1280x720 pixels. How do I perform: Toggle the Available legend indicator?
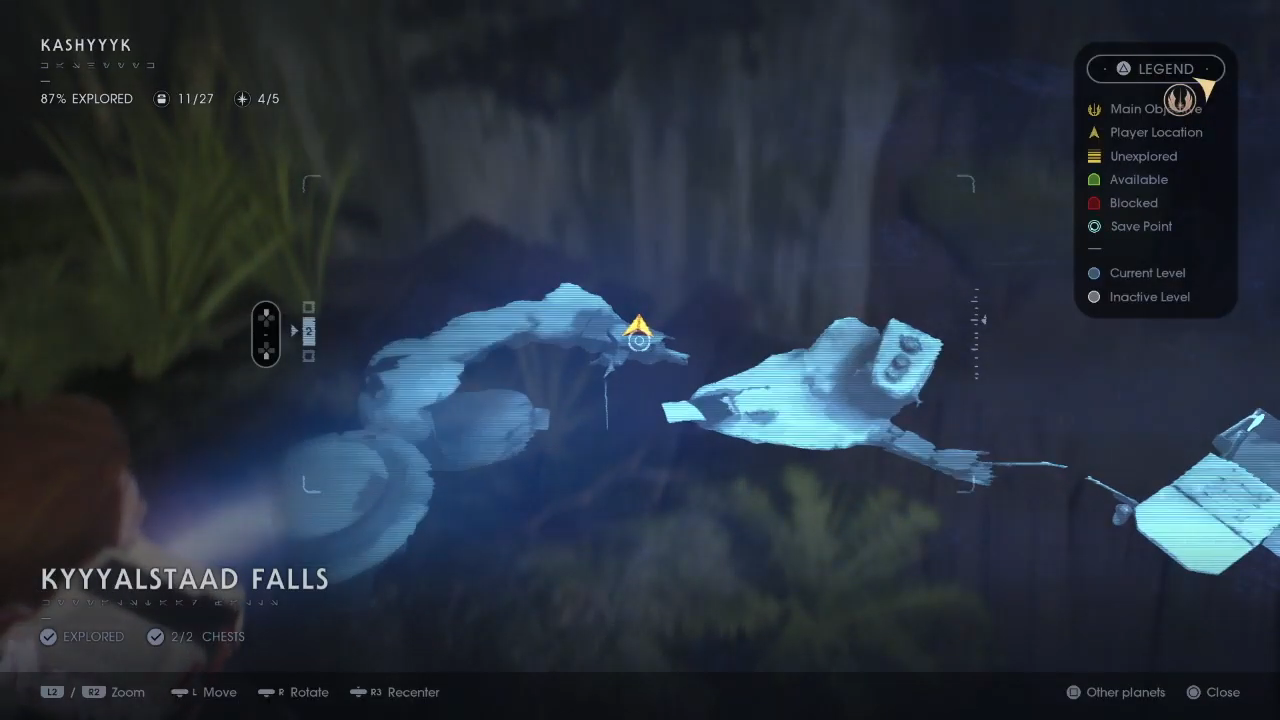pos(1094,179)
